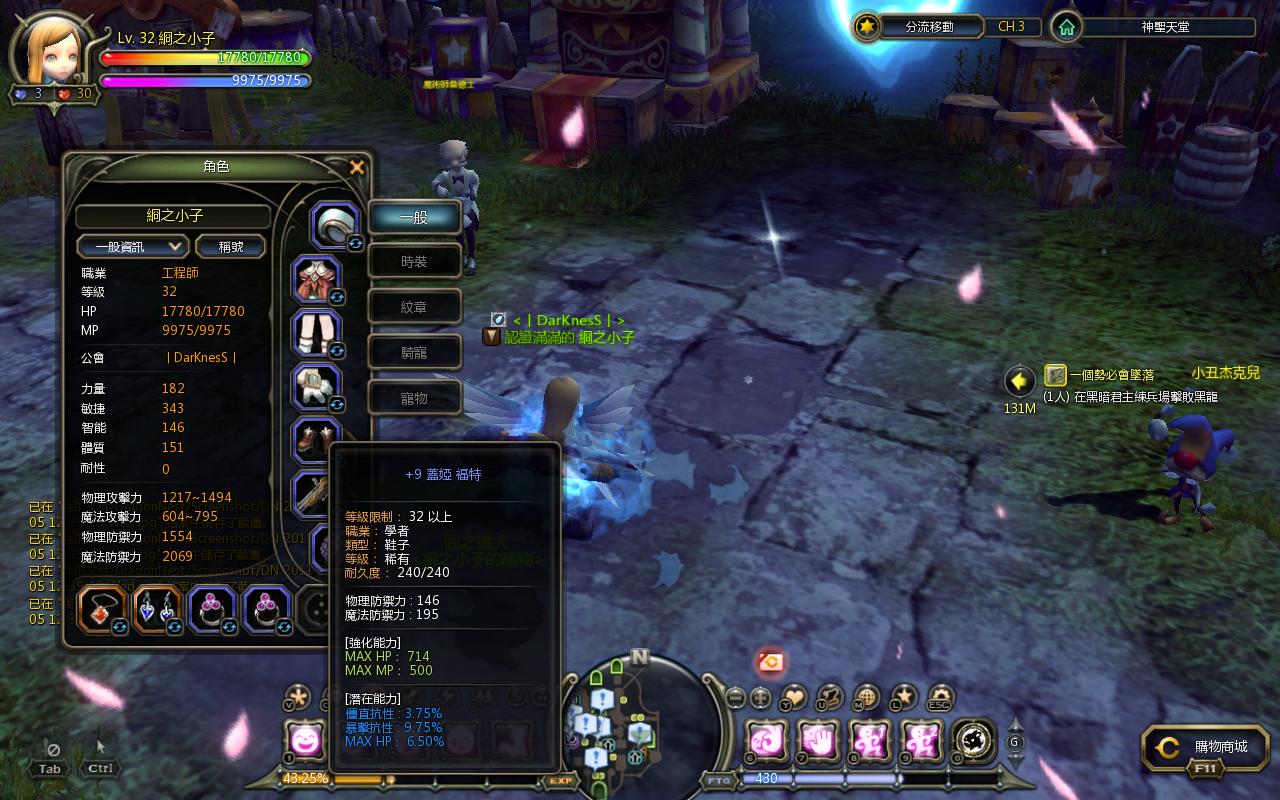Click the 稱號 title button
Screen dimensions: 1280x800
tap(230, 246)
